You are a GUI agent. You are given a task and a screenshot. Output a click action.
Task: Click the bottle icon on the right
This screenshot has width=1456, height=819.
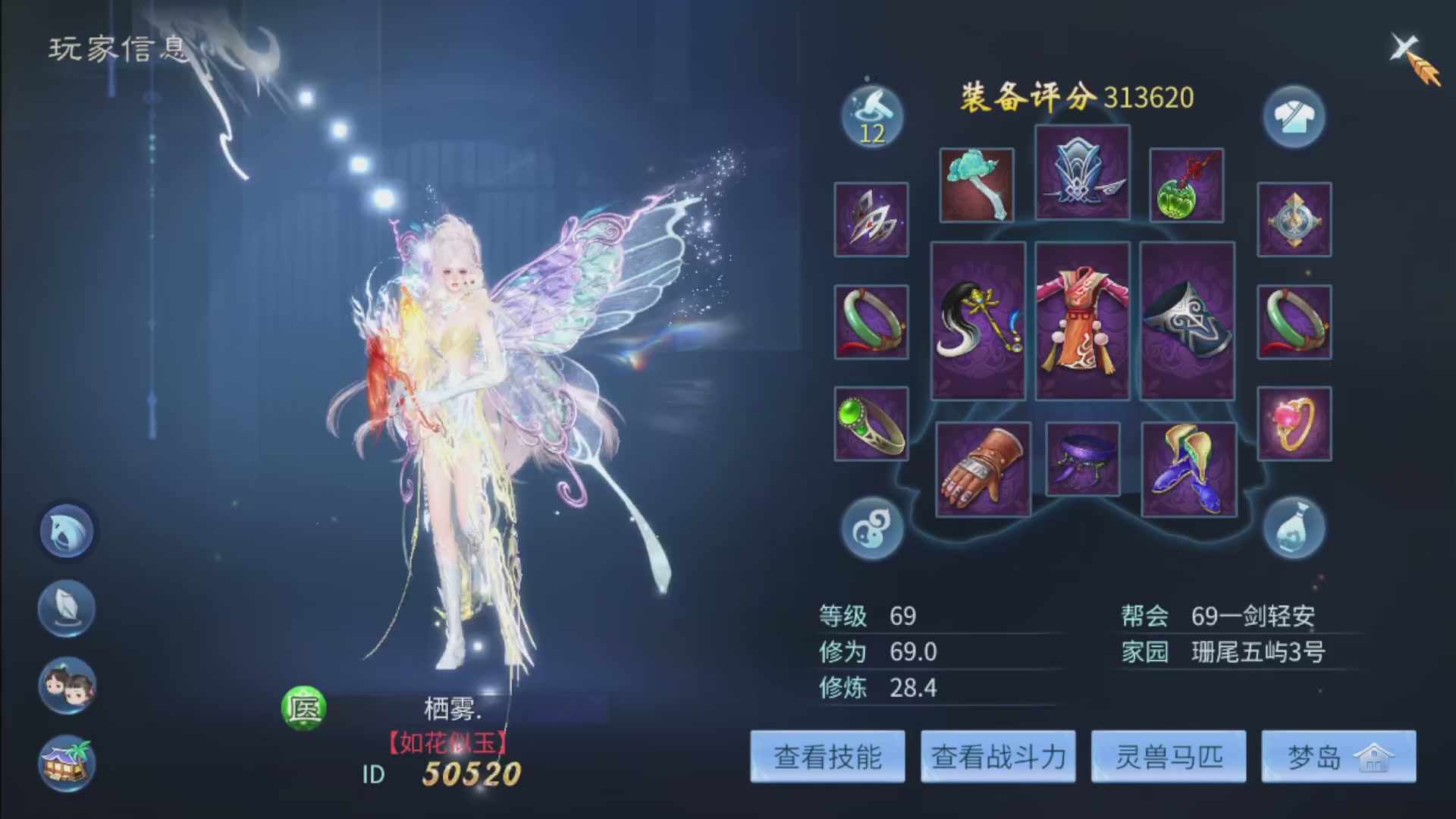tap(1294, 529)
